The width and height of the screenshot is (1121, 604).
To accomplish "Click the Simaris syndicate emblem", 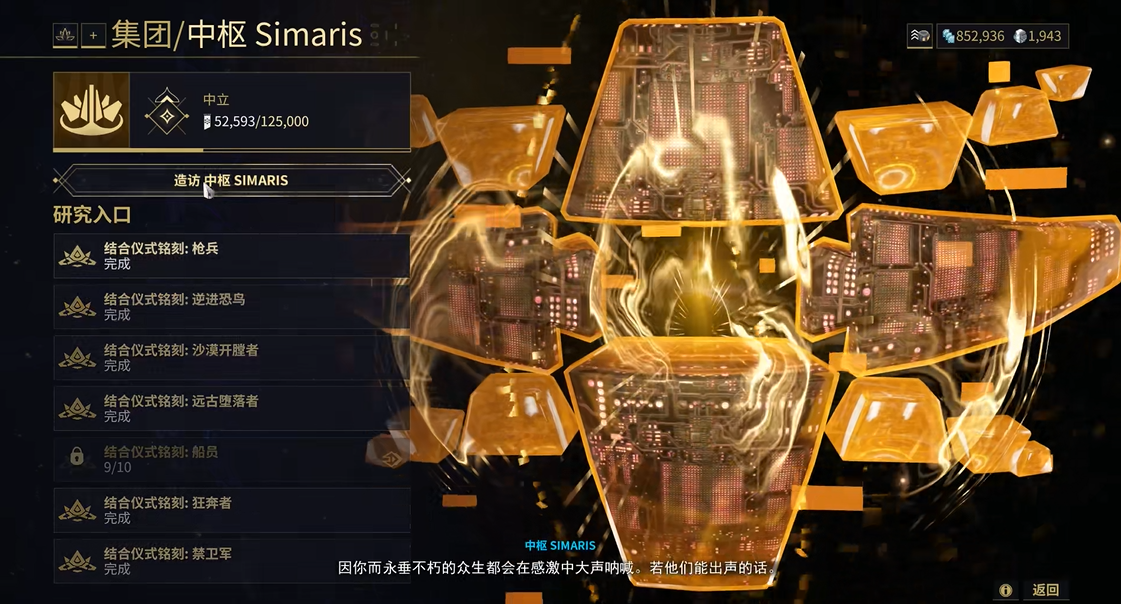I will click(91, 111).
